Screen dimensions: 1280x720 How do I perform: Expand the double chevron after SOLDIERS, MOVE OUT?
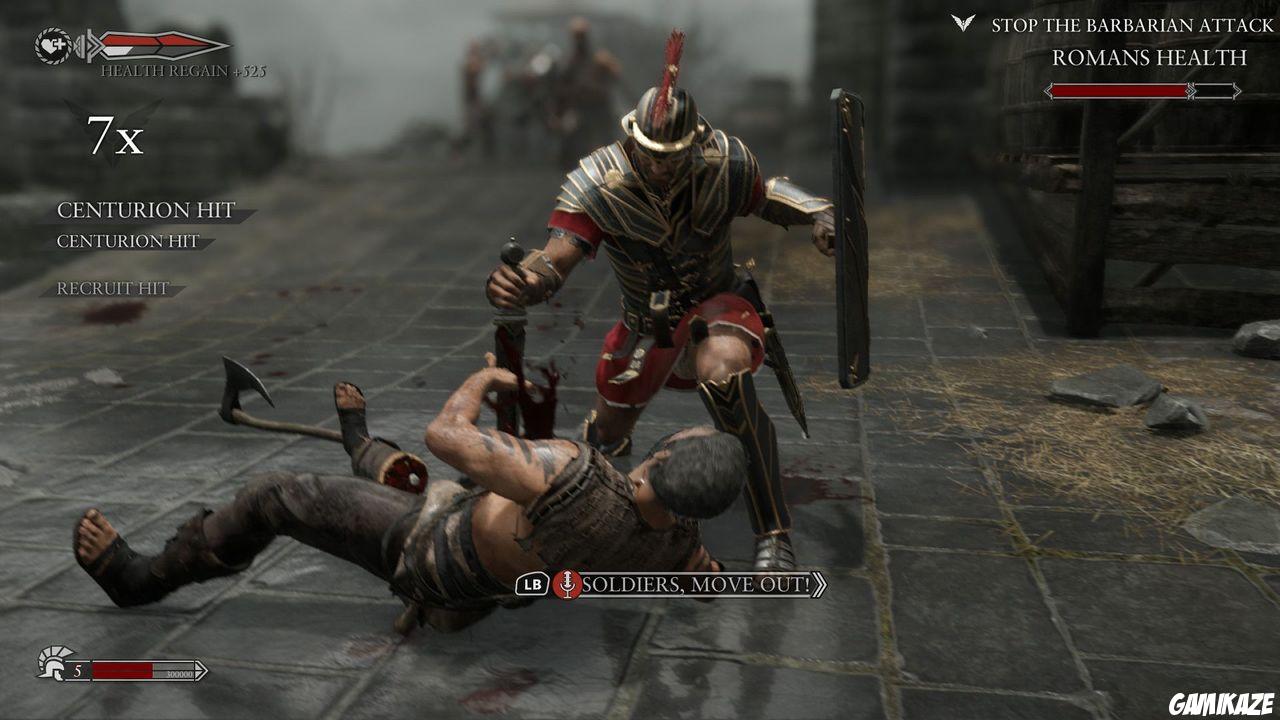pos(817,586)
